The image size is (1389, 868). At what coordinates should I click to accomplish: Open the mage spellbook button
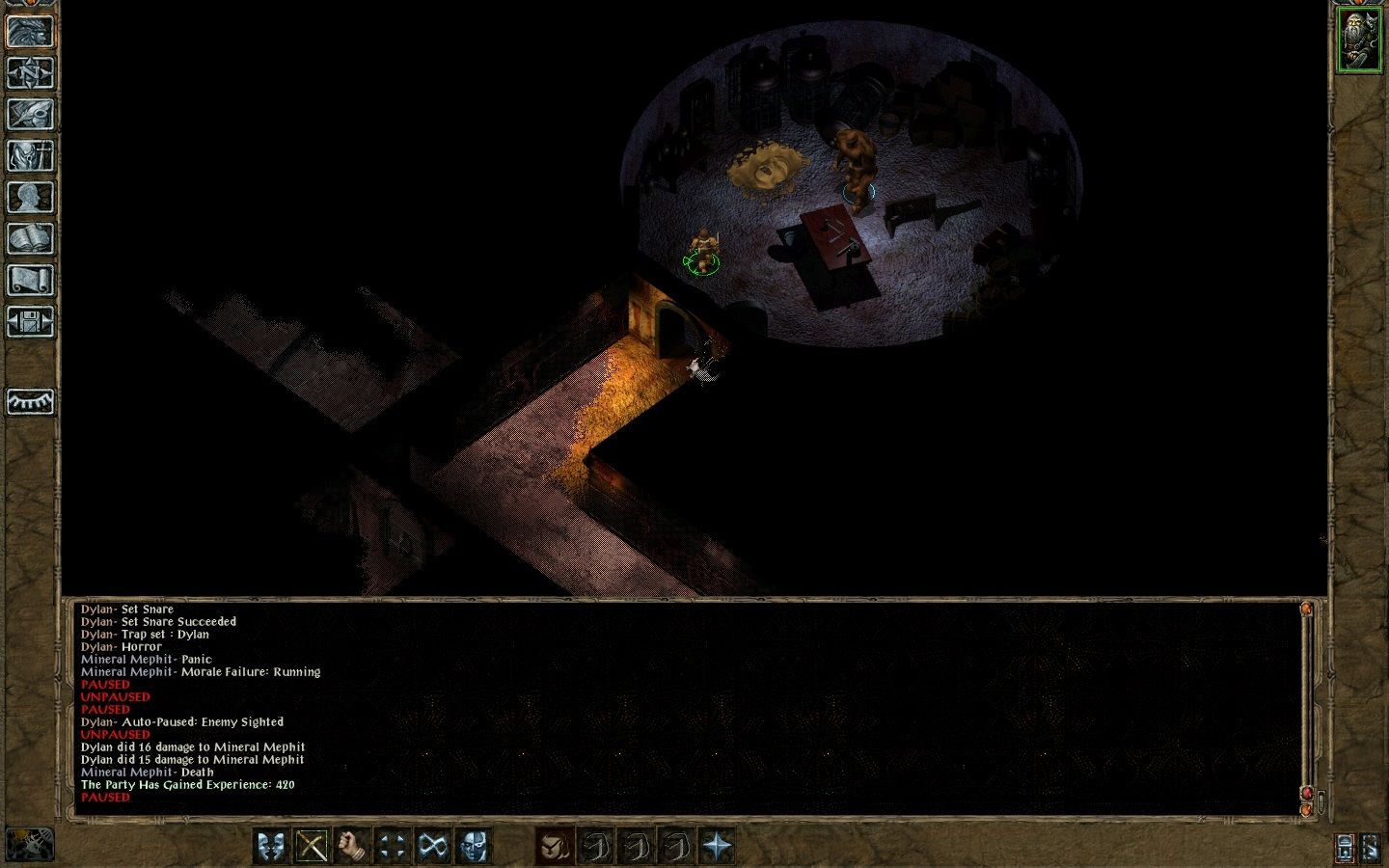tap(30, 238)
